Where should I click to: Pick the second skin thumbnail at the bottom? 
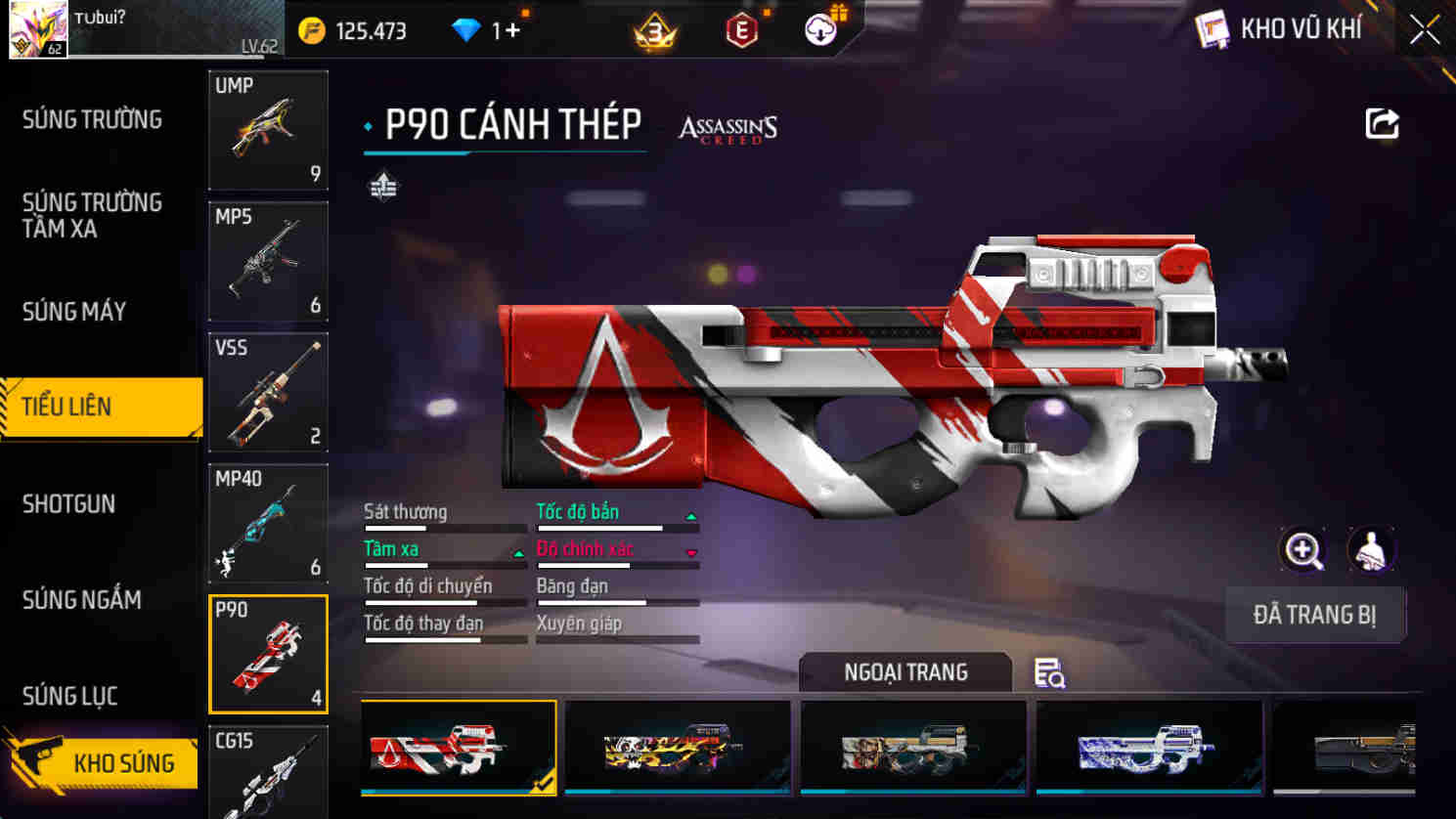(677, 747)
